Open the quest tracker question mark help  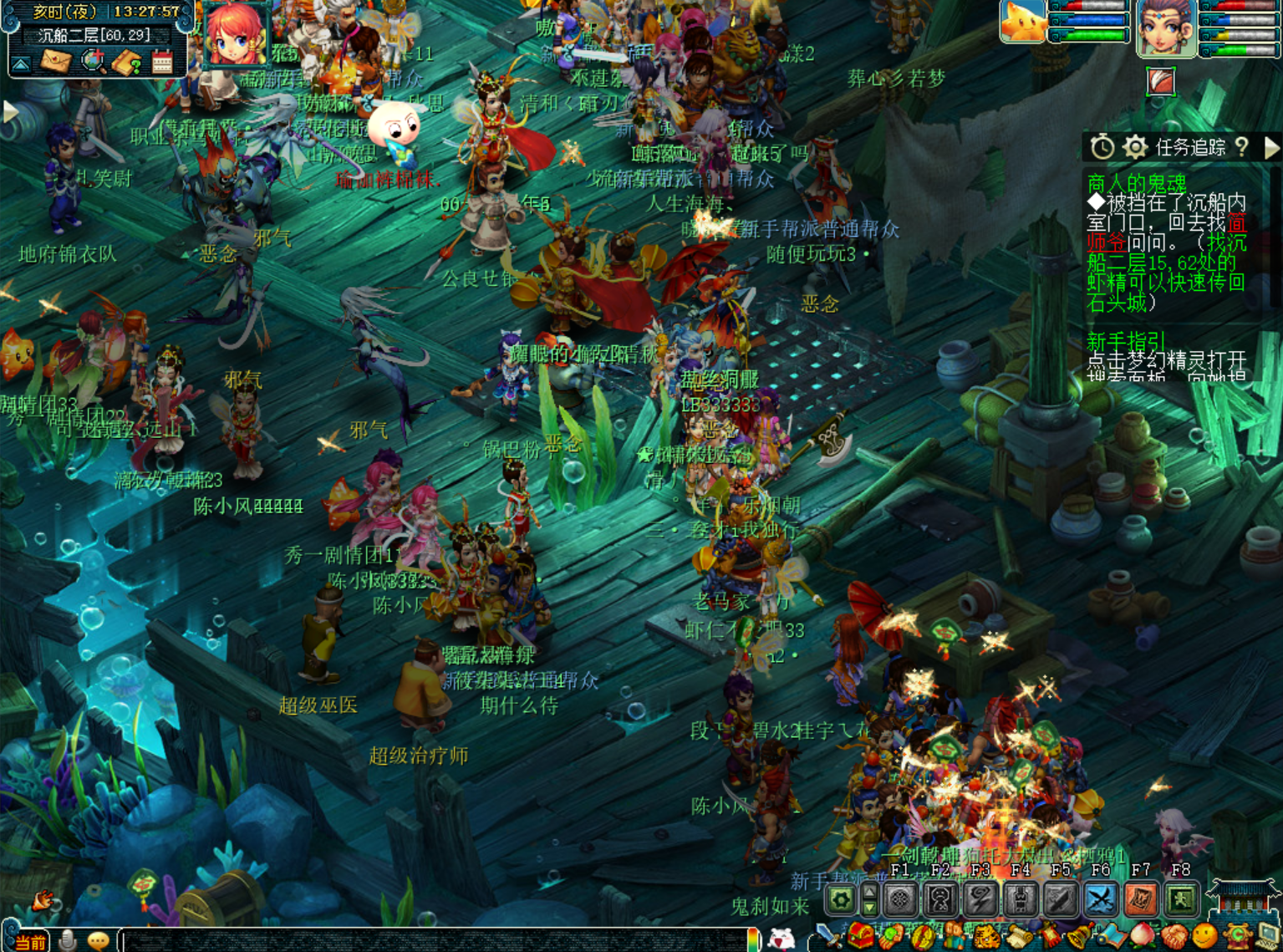point(1242,148)
